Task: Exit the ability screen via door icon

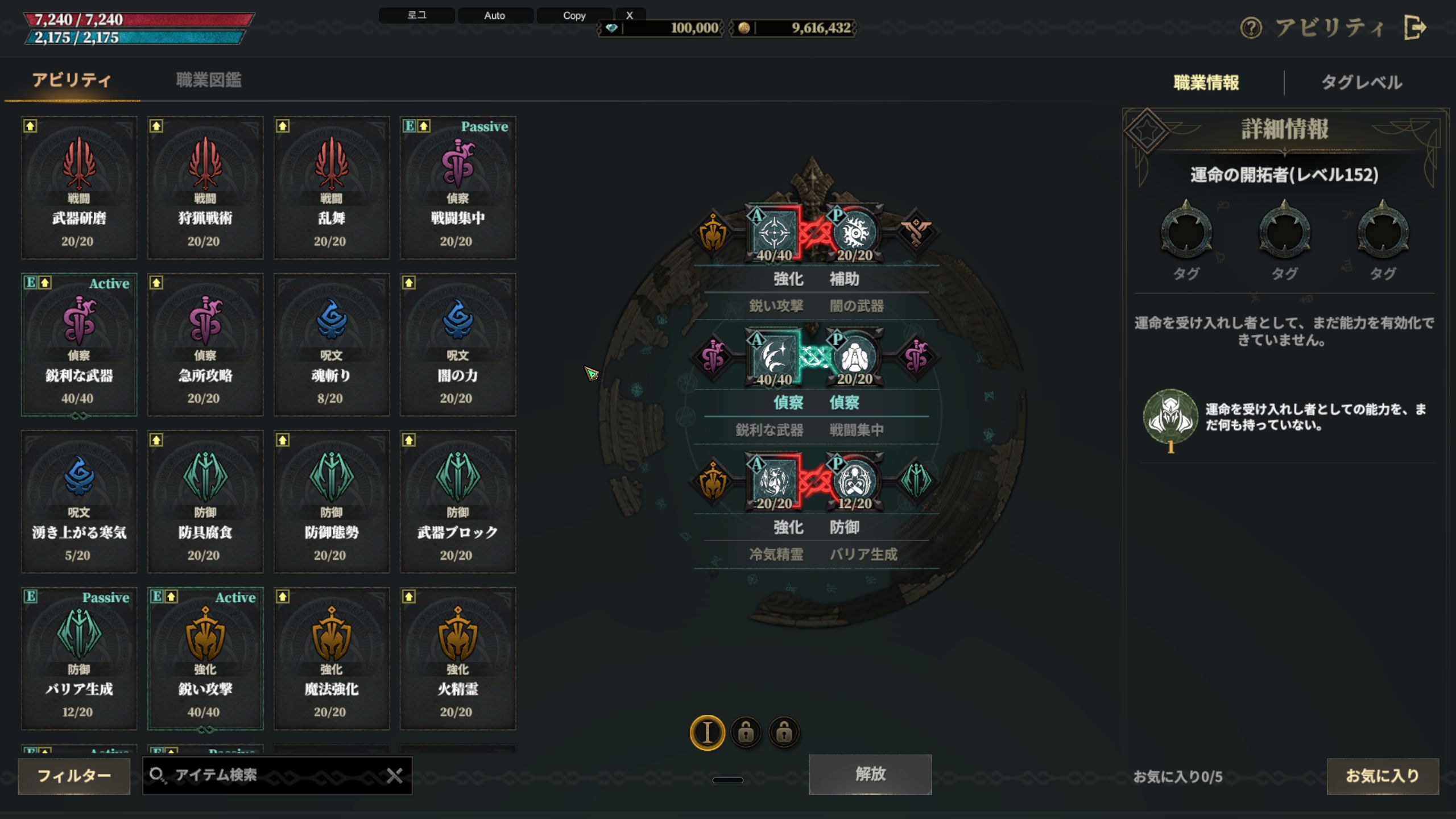Action: [1414, 27]
